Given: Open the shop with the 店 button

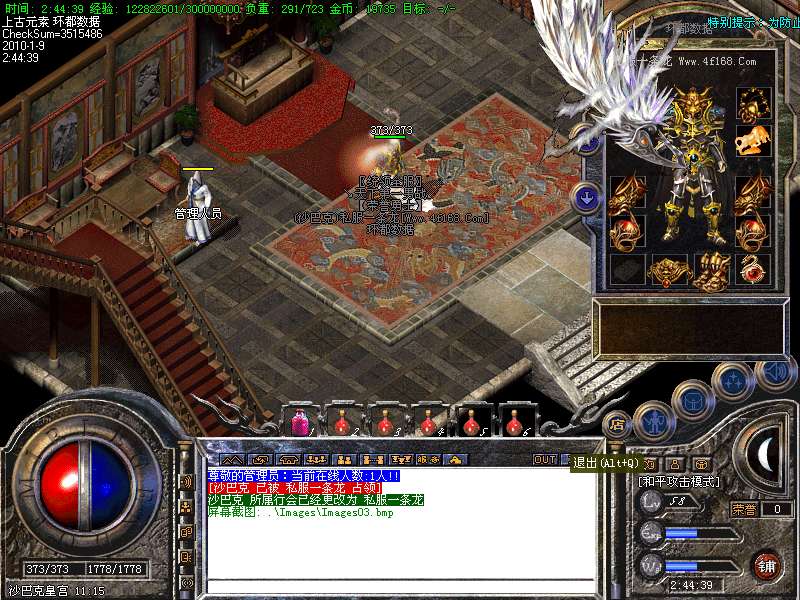Looking at the screenshot, I should click(x=616, y=422).
